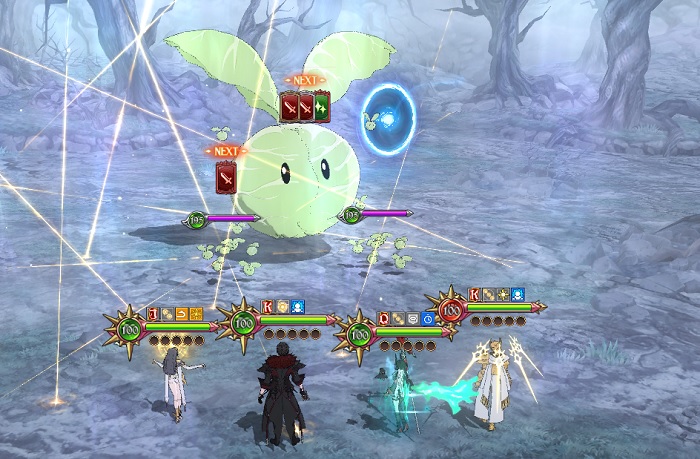Viewport: 700px width, 459px height.
Task: View the red number 1 card icon
Action: 153,314
